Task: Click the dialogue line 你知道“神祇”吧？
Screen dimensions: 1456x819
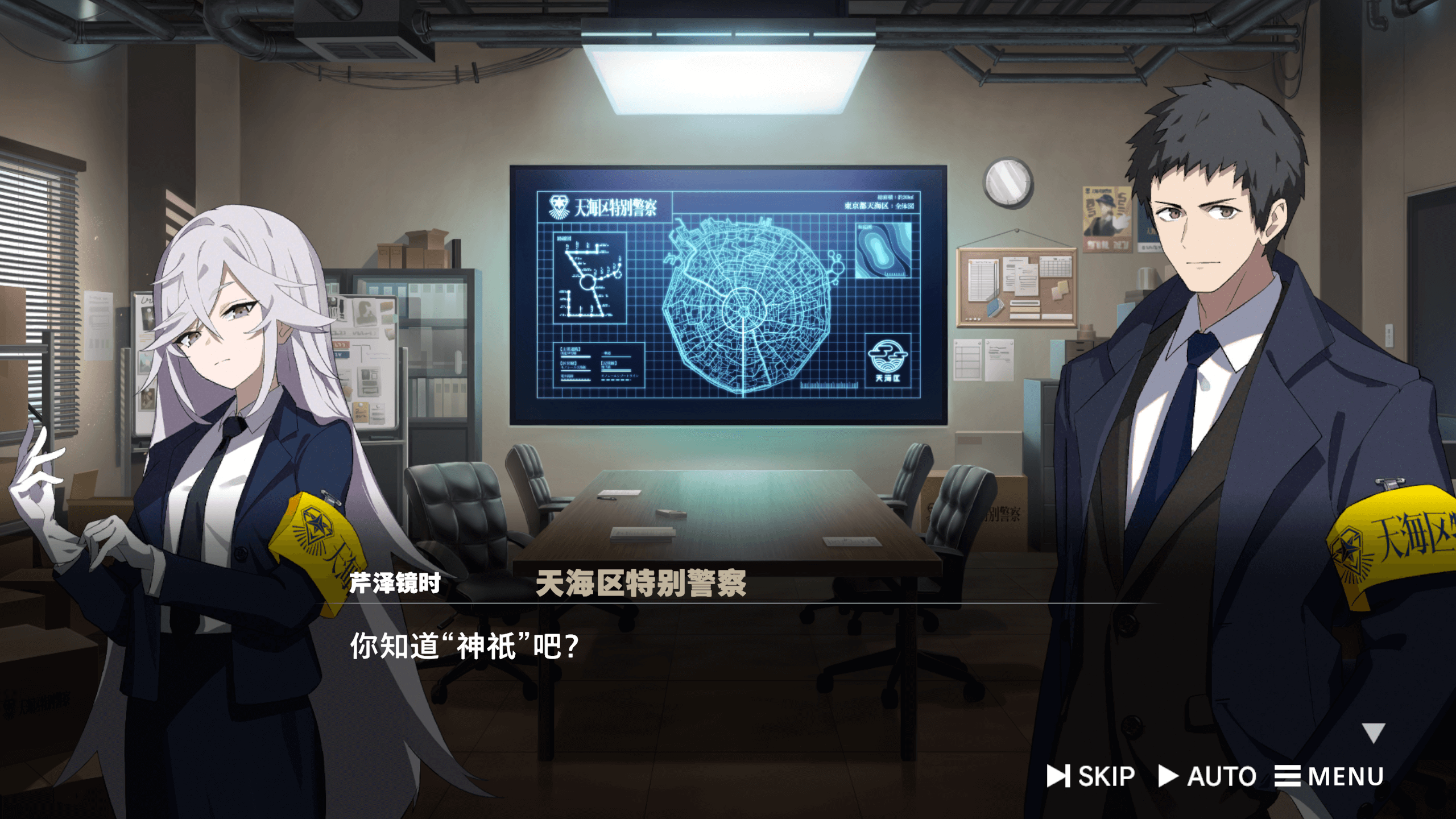Action: pyautogui.click(x=464, y=643)
